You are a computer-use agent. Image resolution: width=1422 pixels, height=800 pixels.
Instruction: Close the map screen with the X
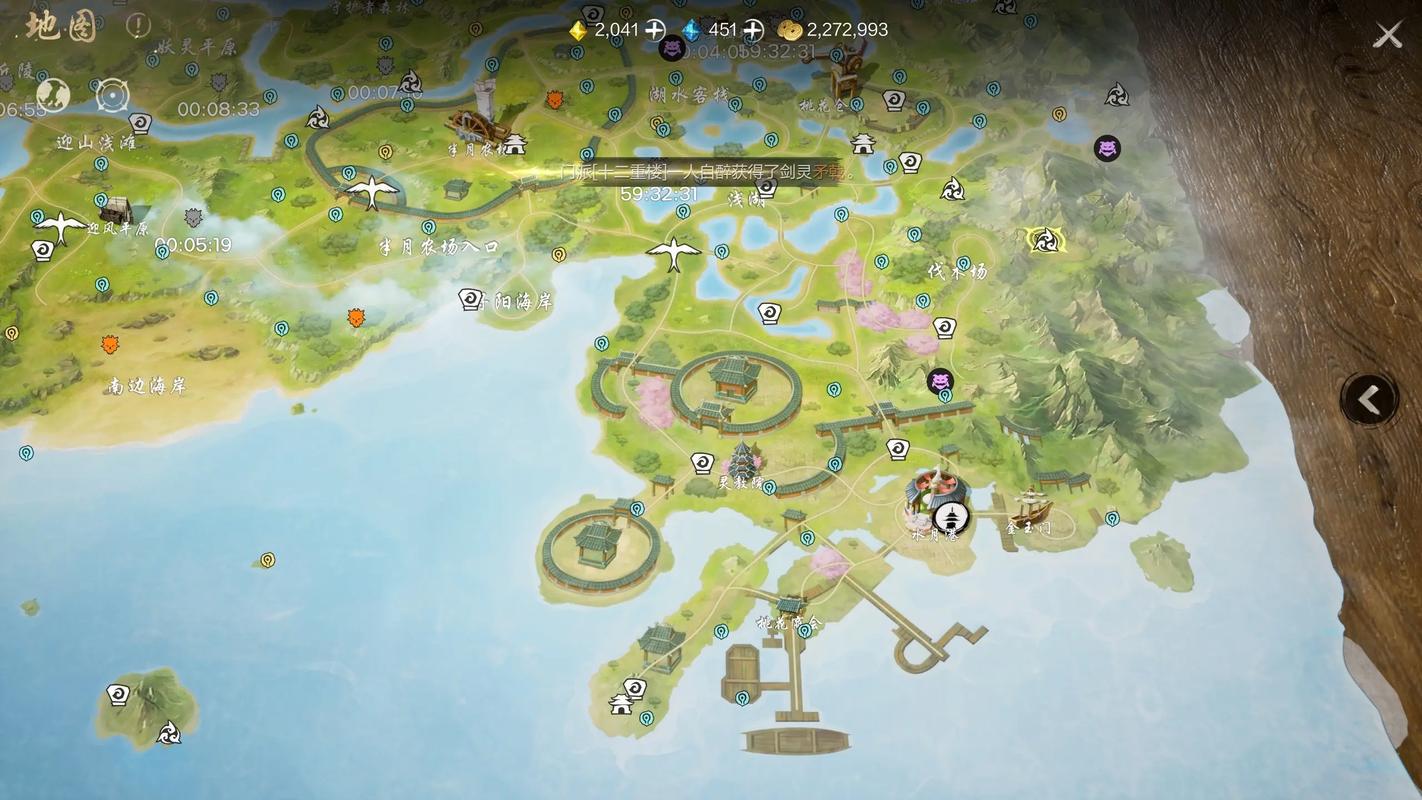(x=1387, y=36)
